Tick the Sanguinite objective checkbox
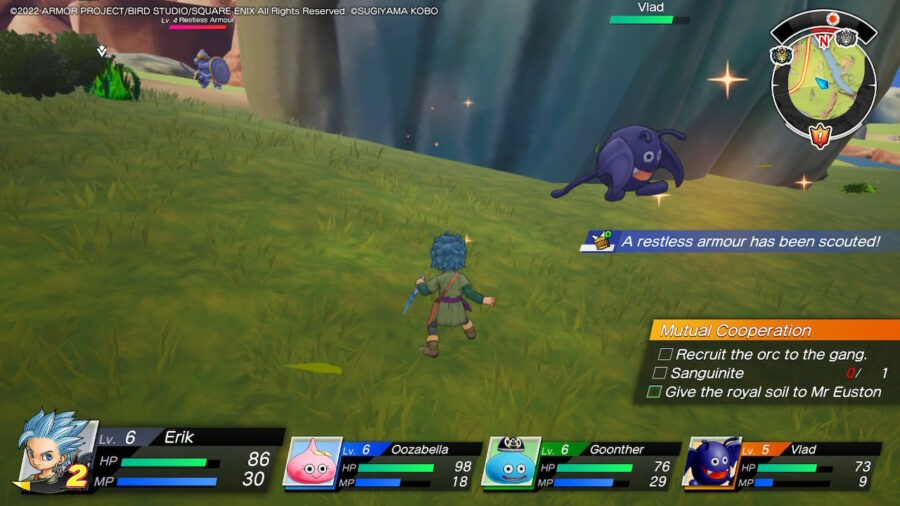The image size is (900, 506). pos(660,373)
